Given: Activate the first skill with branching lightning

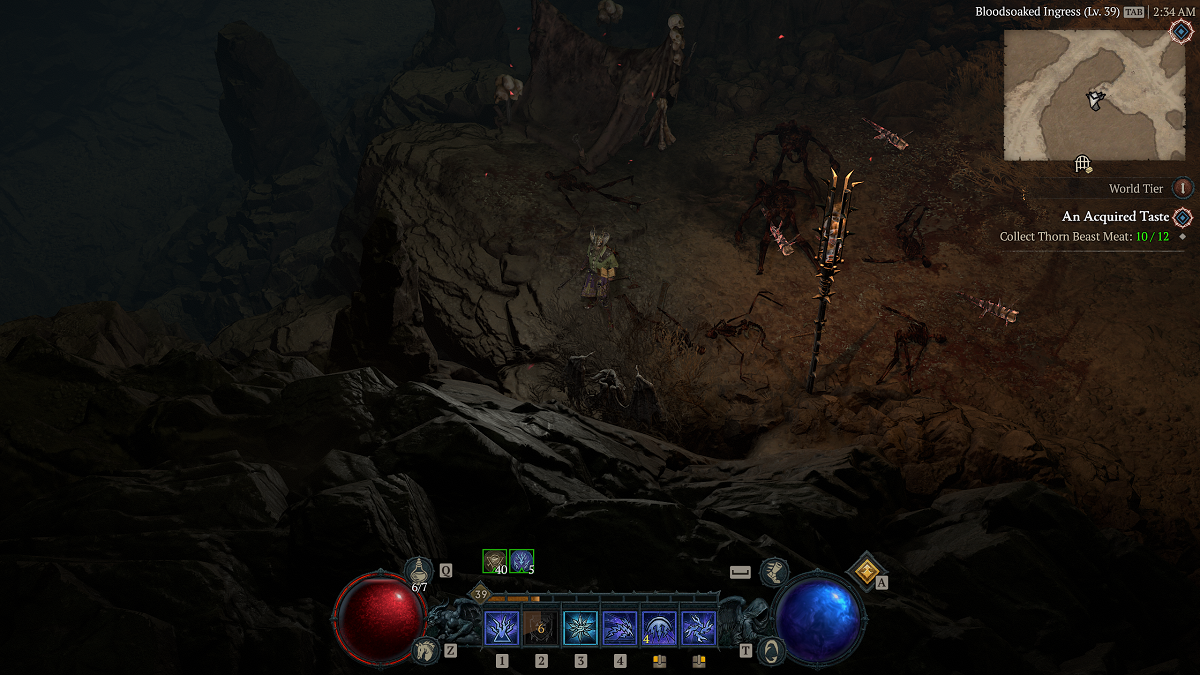Looking at the screenshot, I should coord(501,629).
